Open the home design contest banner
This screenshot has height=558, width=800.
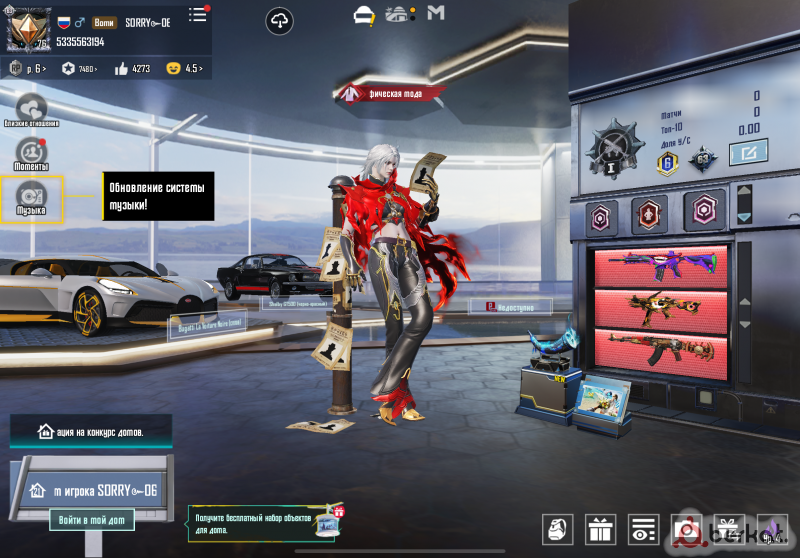coord(91,432)
